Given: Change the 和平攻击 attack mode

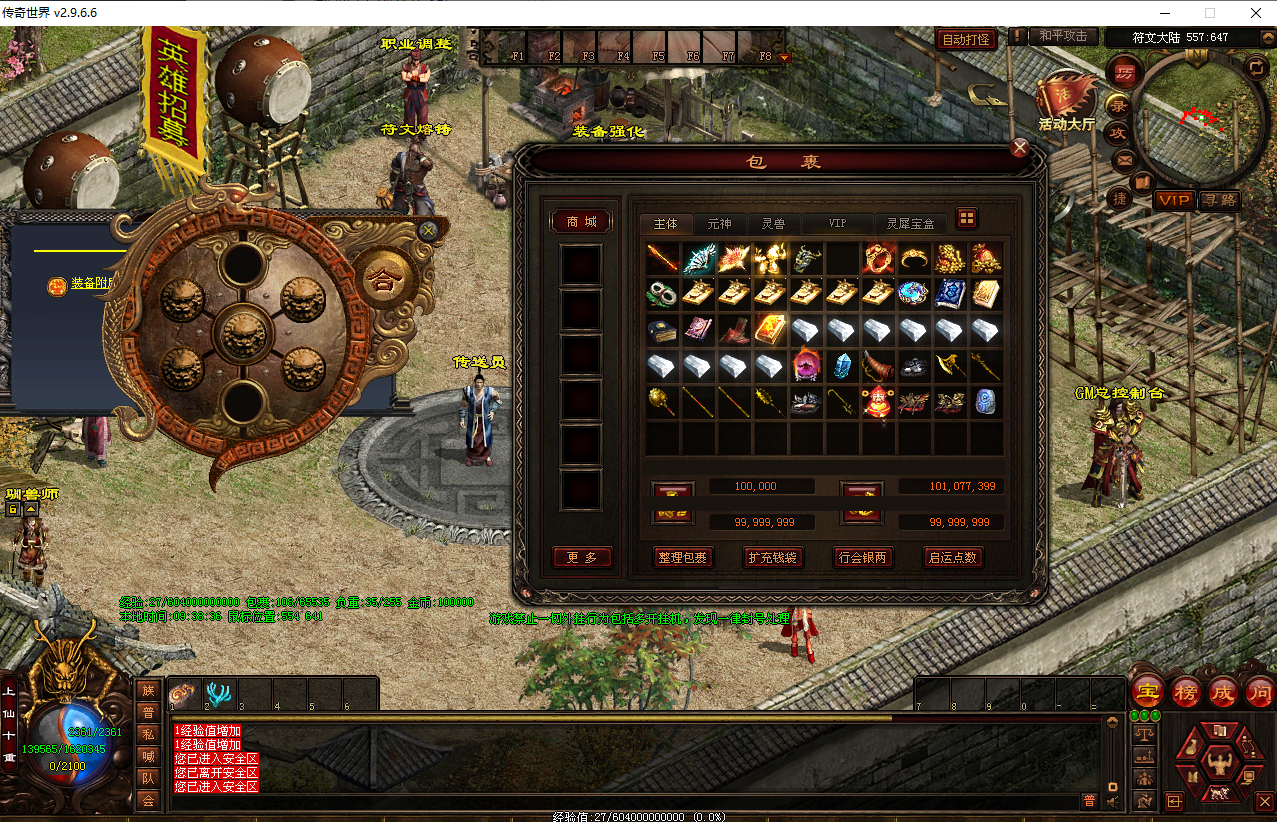Looking at the screenshot, I should [1062, 37].
